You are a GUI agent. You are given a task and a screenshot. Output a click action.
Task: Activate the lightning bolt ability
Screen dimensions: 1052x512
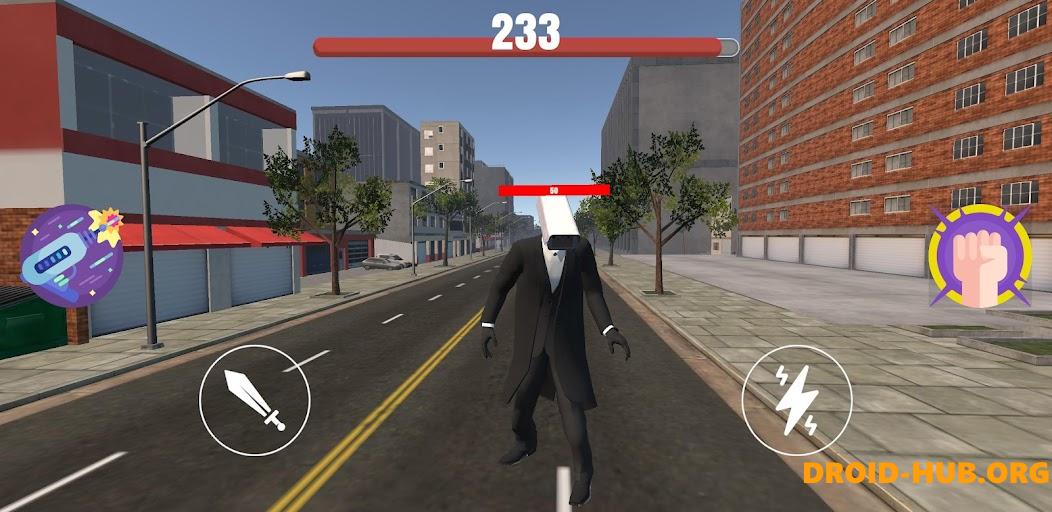797,400
